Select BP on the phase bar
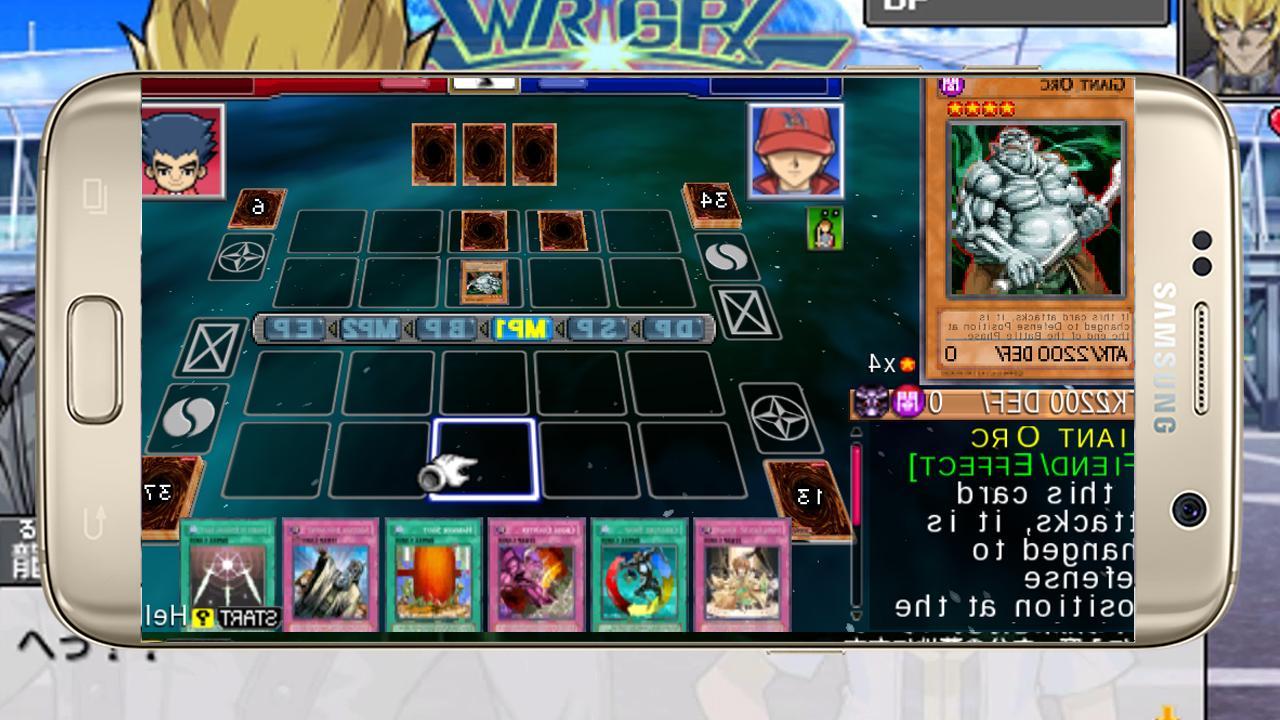 click(x=448, y=328)
